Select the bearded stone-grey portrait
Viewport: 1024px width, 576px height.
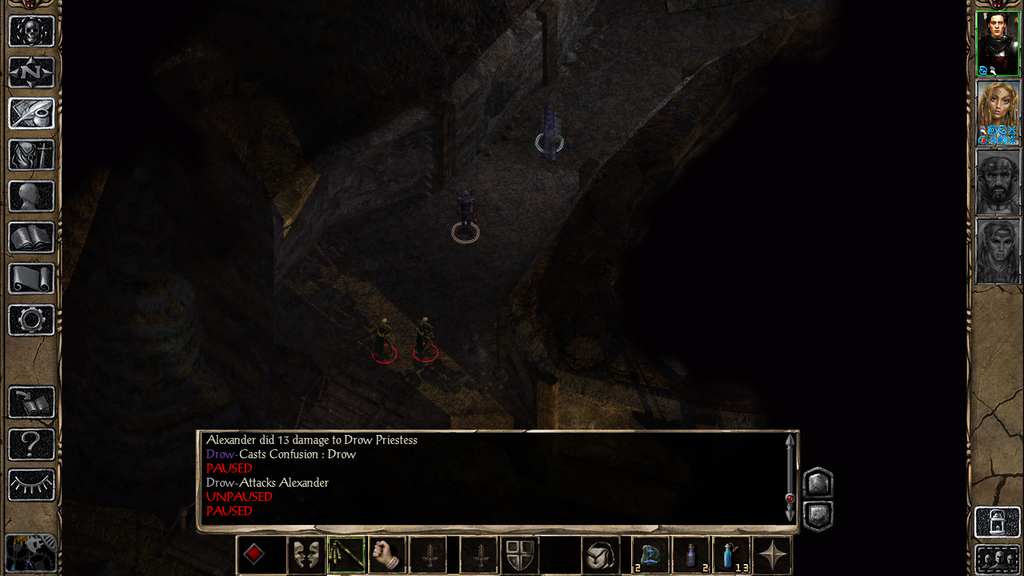click(x=997, y=182)
